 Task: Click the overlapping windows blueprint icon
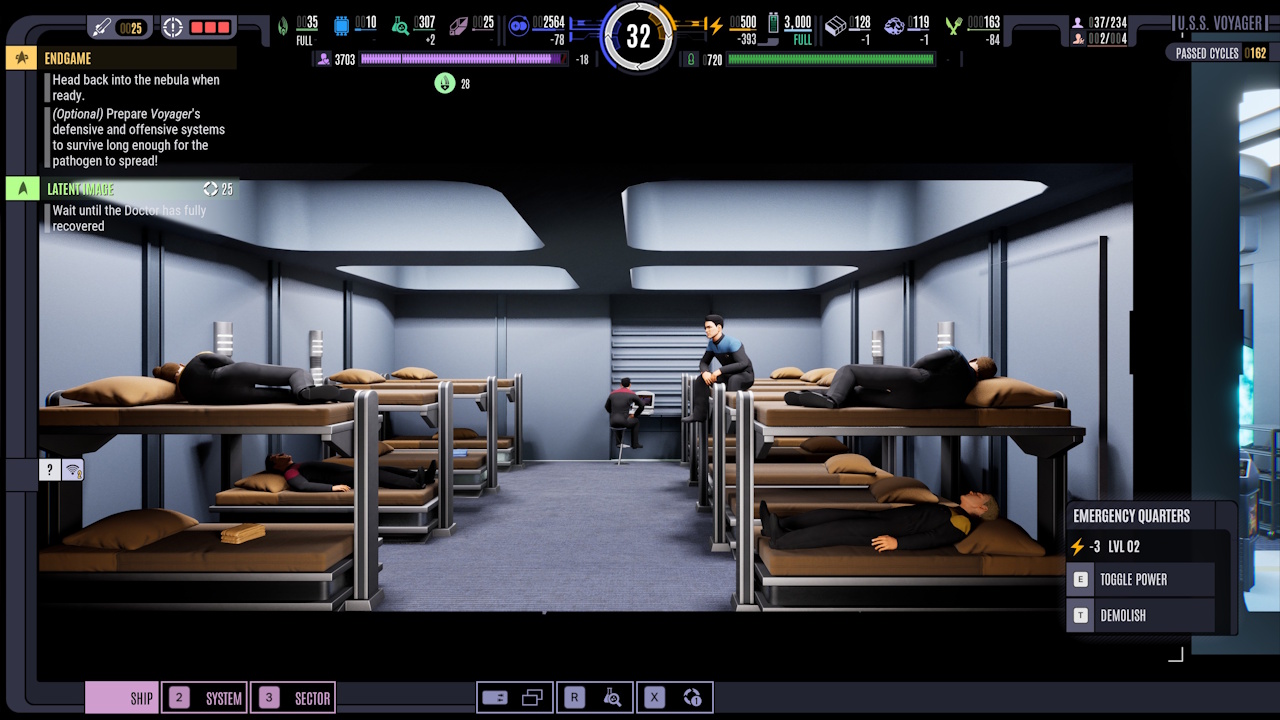coord(532,696)
